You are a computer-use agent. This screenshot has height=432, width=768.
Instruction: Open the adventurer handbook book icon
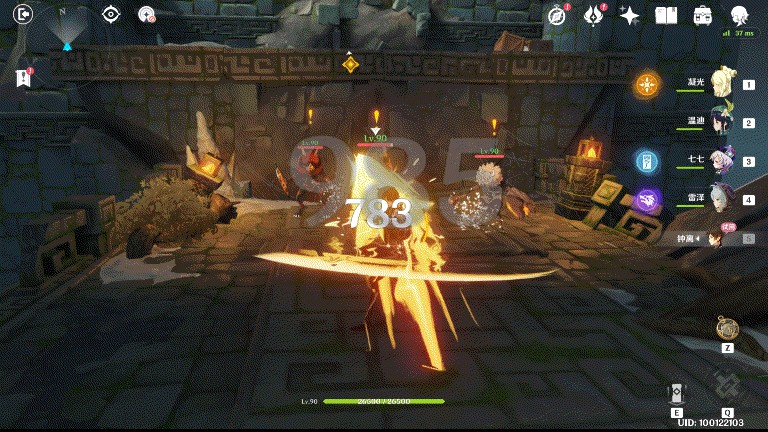[666, 15]
